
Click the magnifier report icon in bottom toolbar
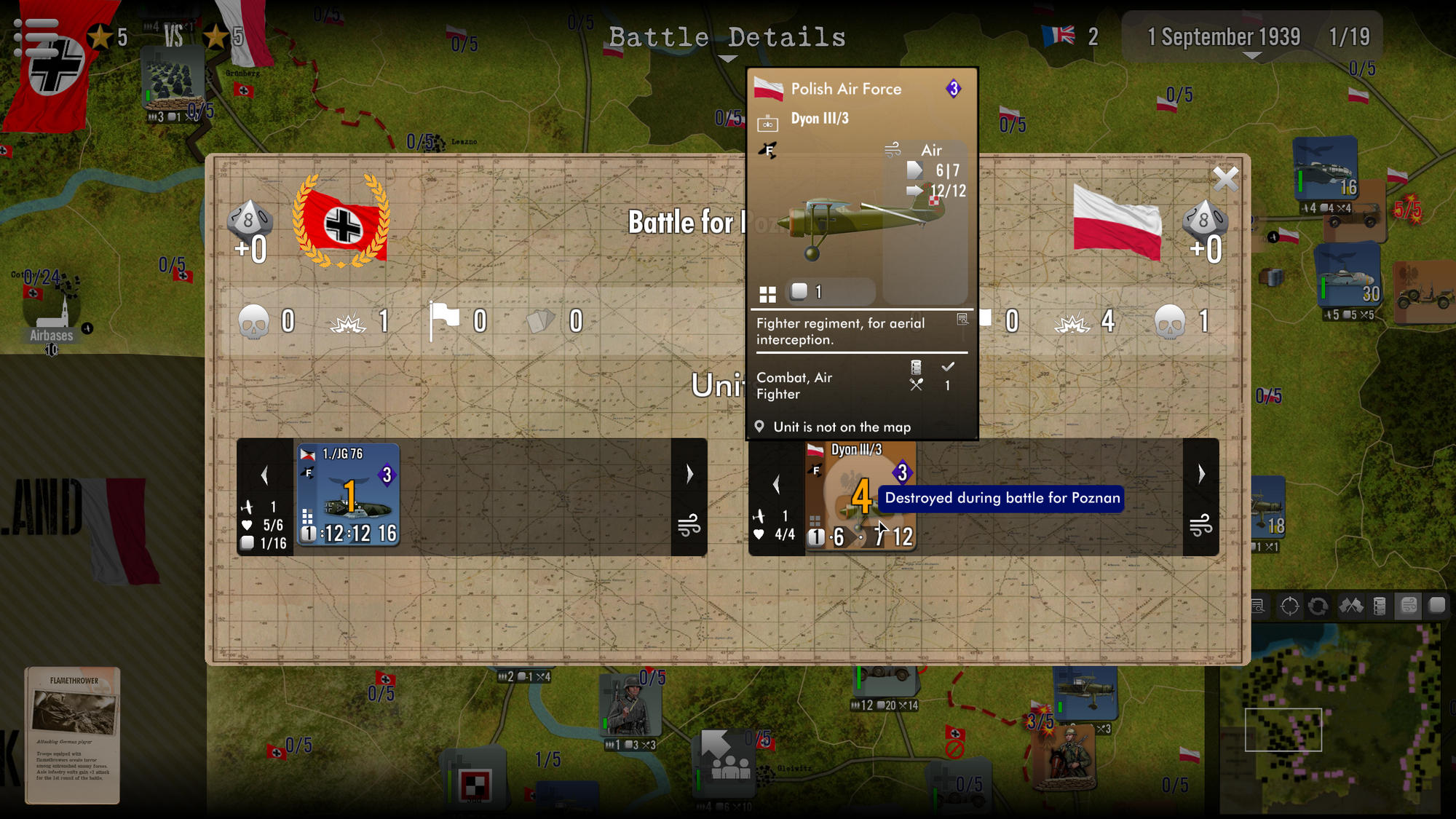[x=1257, y=606]
